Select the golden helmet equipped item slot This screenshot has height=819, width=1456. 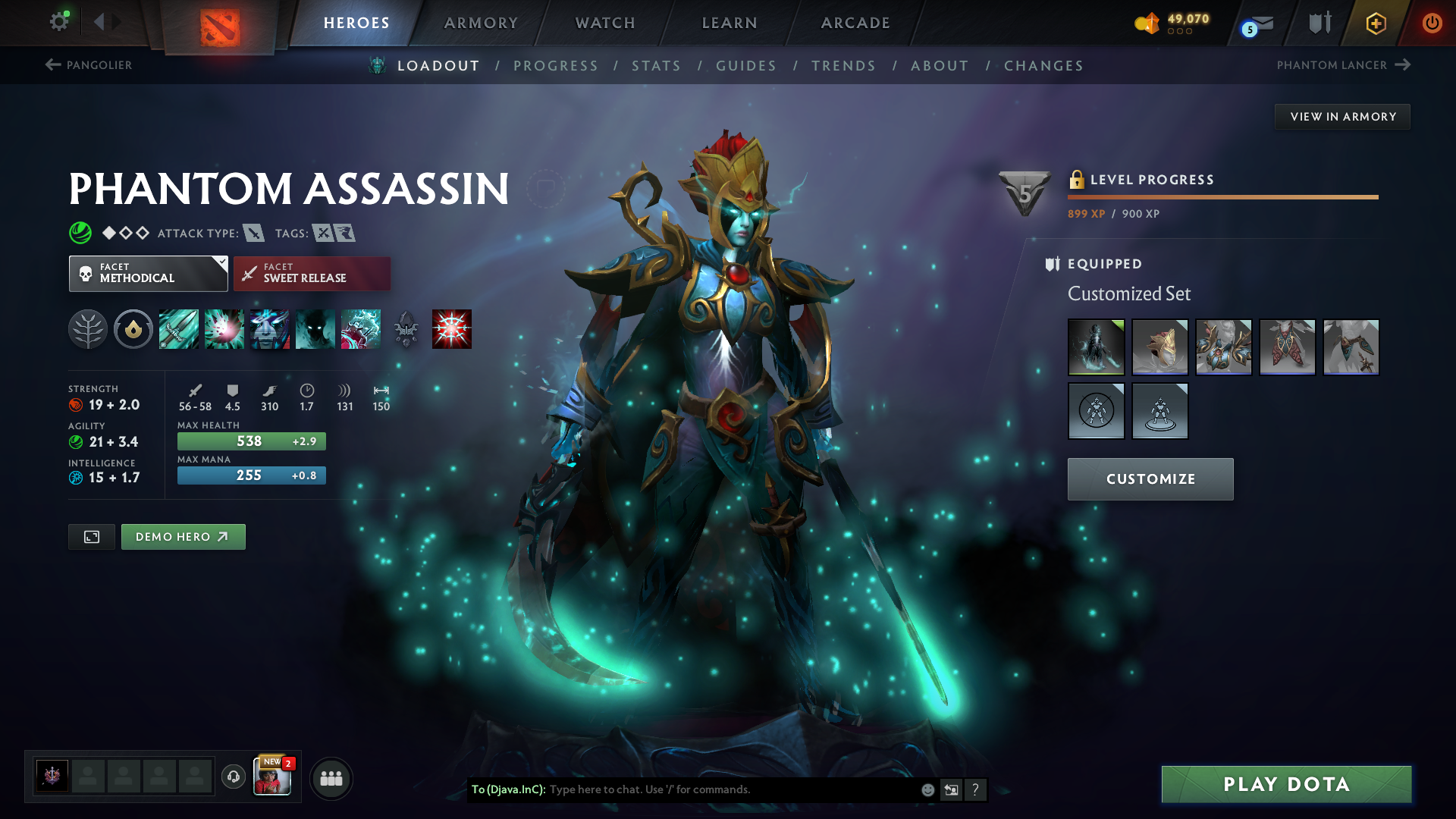pos(1159,347)
